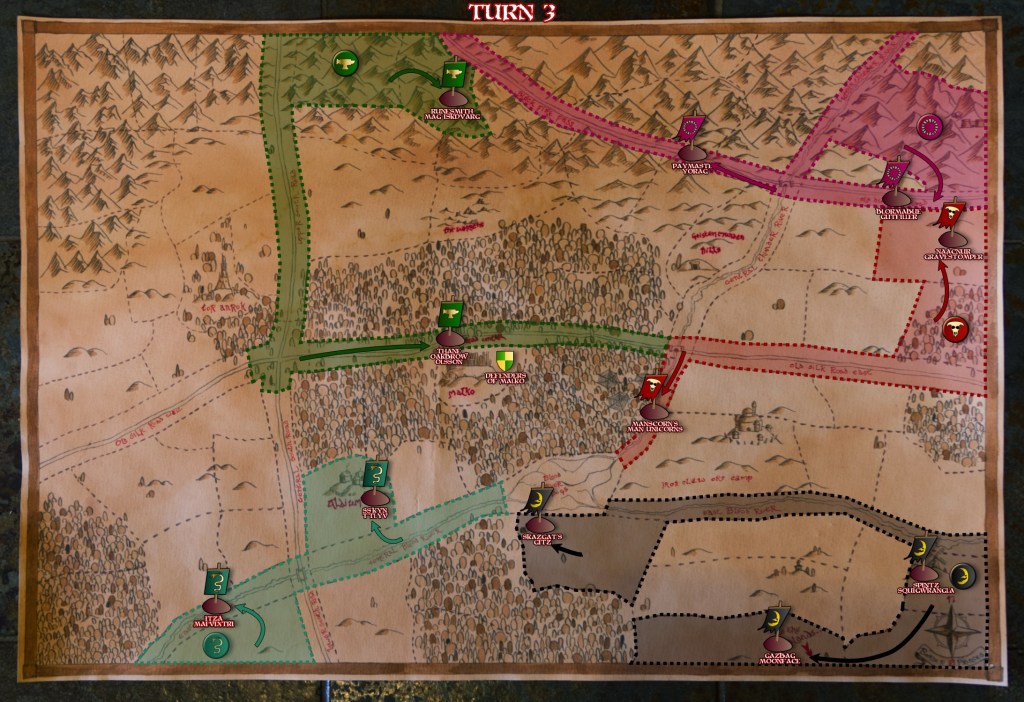Viewport: 1024px width, 702px height.
Task: Select Runesmith Mac Iskovarg's army banner
Action: 455,76
